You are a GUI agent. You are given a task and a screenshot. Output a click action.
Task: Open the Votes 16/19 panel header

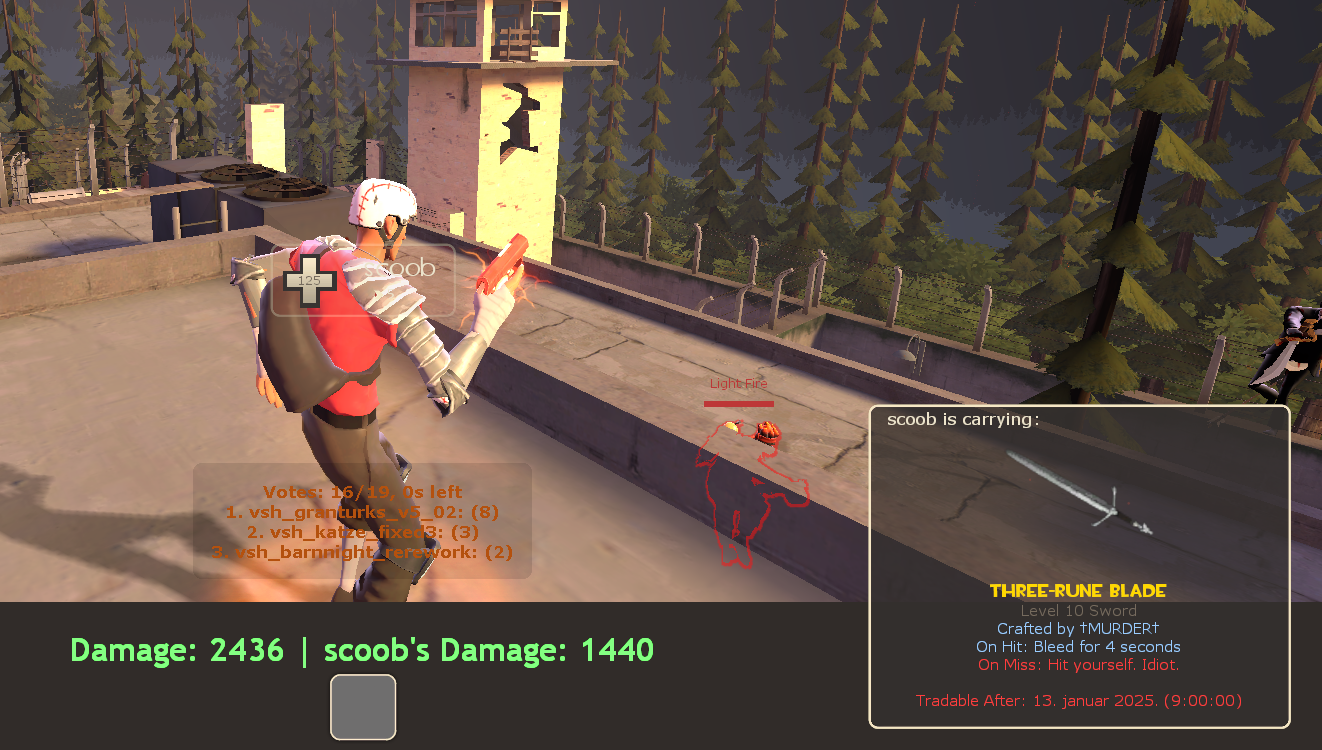pyautogui.click(x=363, y=491)
